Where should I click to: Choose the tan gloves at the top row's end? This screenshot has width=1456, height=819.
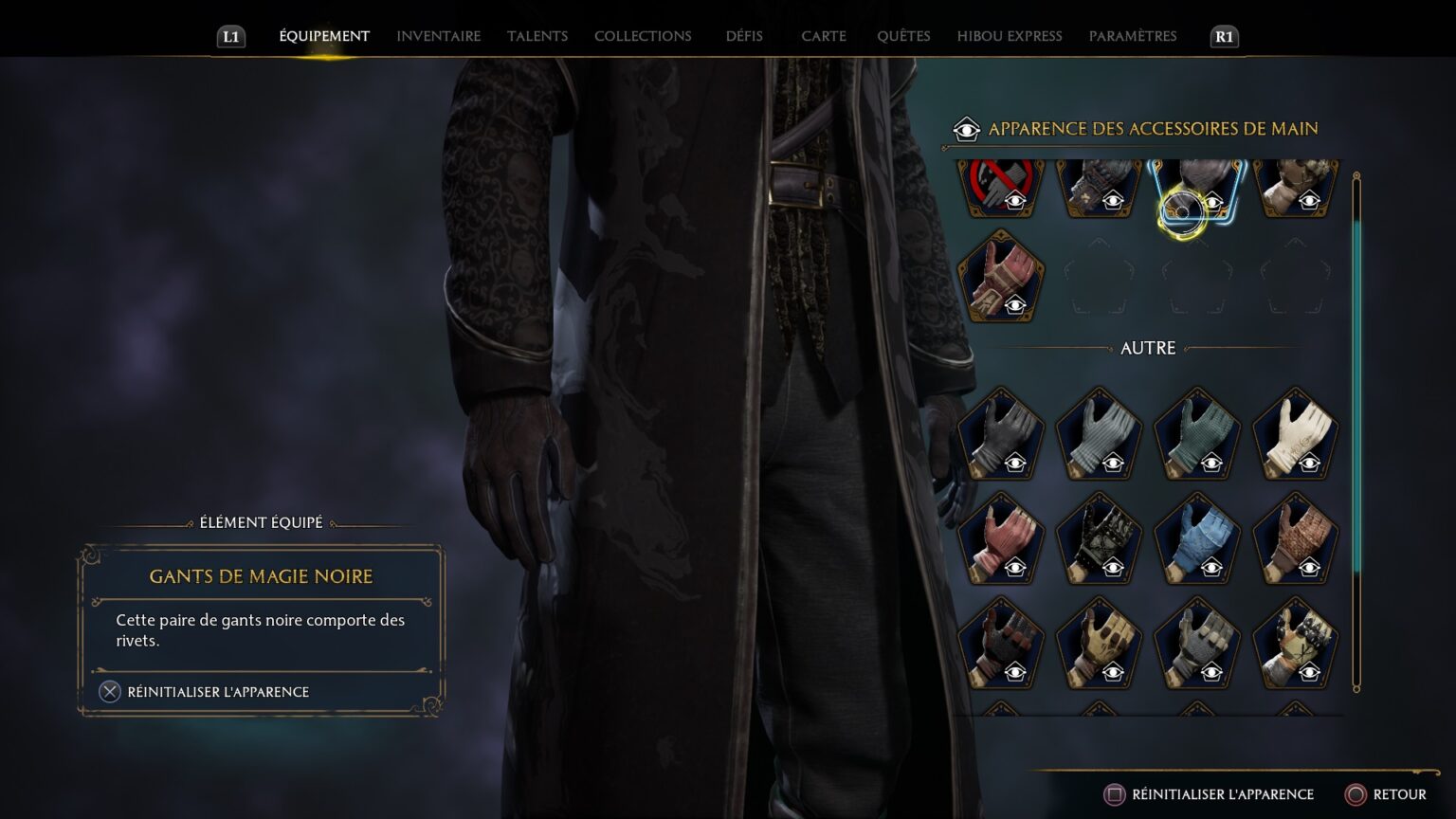click(1295, 185)
